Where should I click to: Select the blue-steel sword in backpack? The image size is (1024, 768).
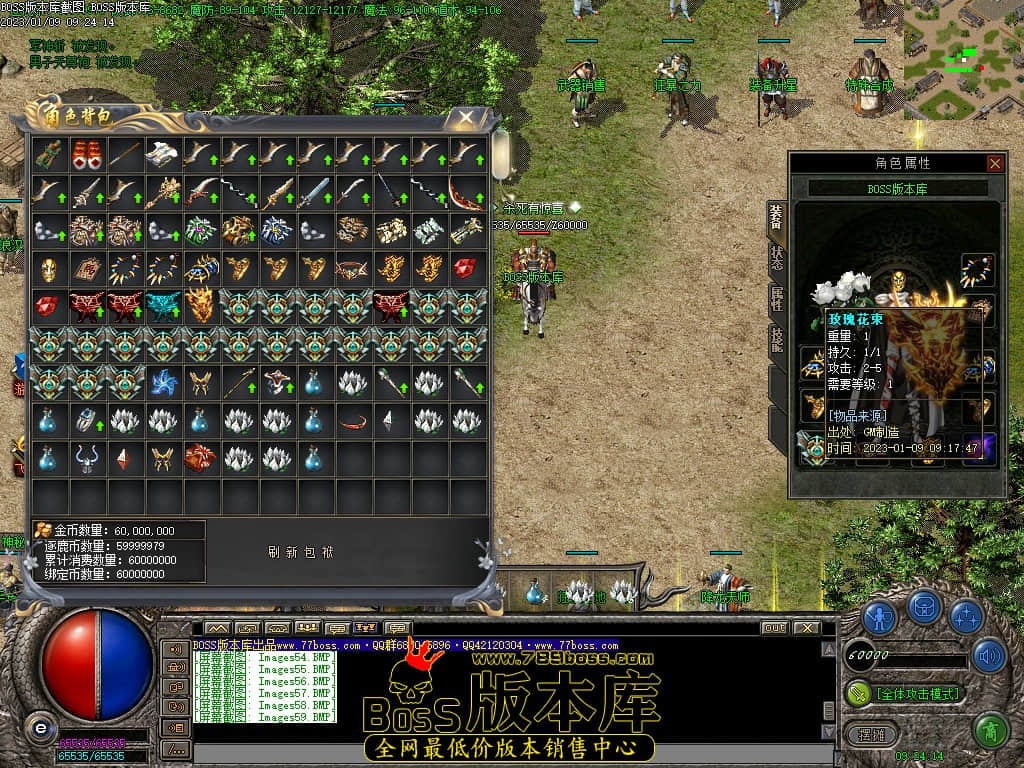point(313,192)
